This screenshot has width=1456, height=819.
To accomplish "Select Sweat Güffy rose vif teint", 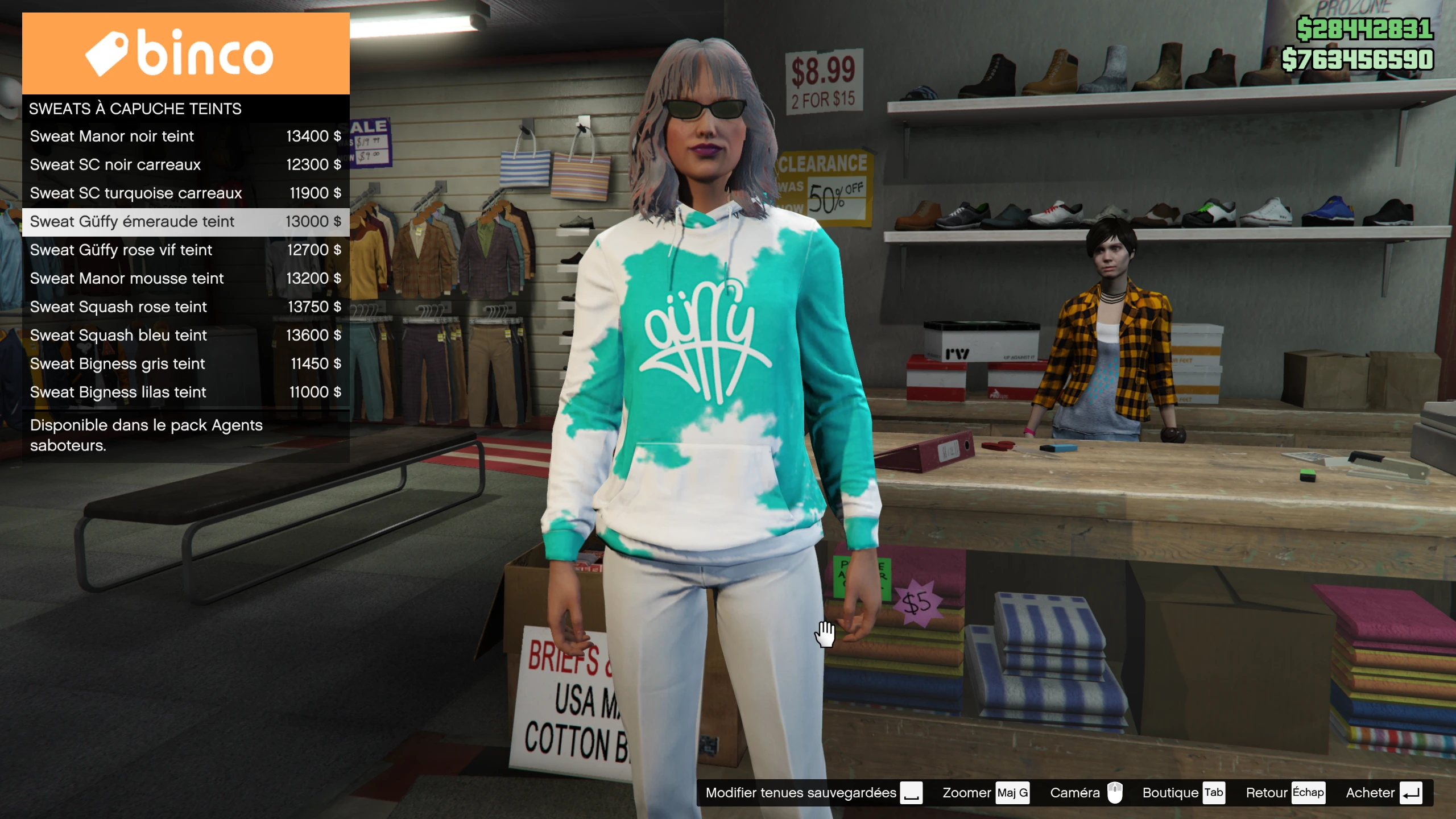I will coord(185,250).
